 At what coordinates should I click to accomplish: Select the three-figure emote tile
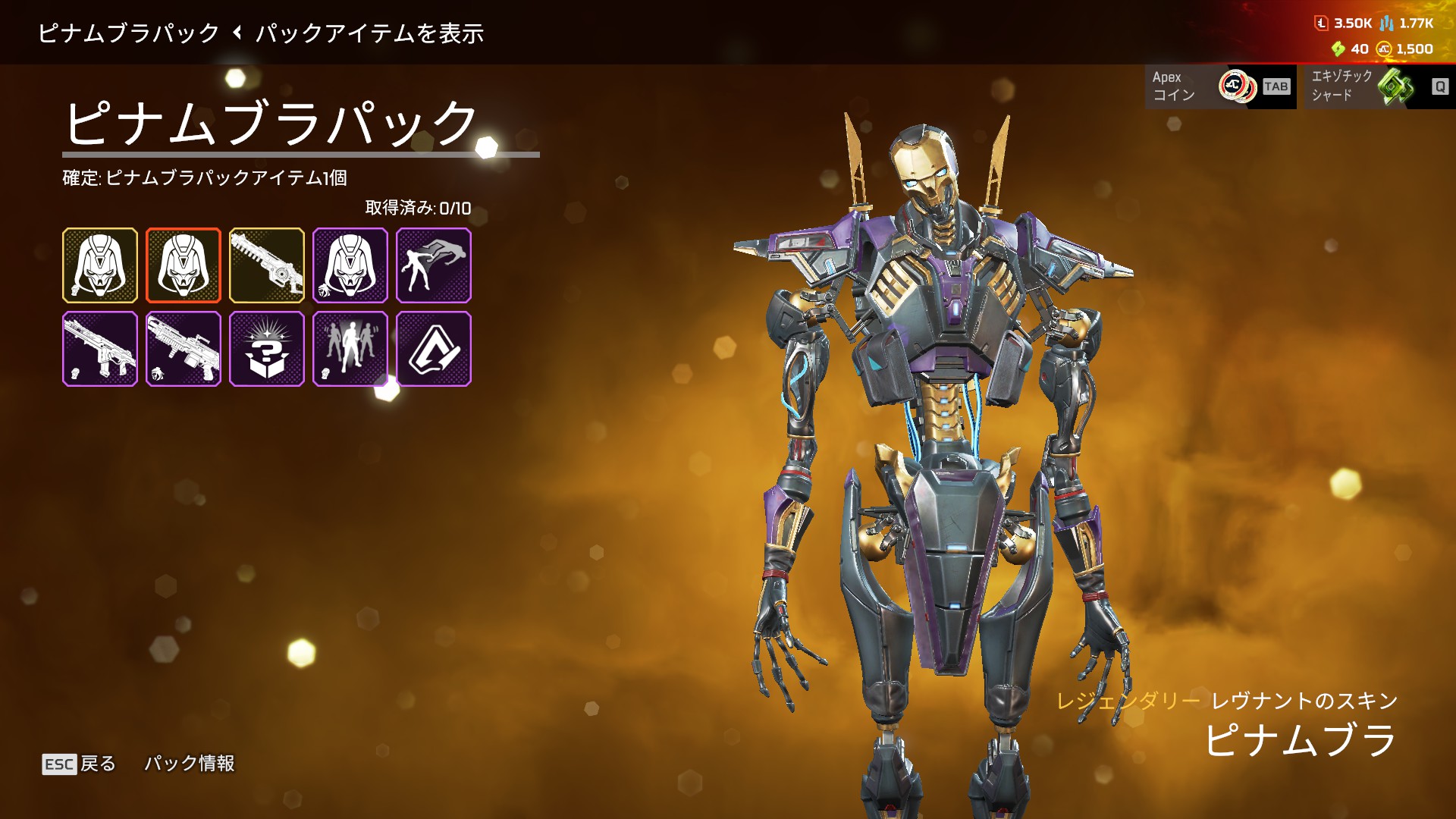[350, 349]
